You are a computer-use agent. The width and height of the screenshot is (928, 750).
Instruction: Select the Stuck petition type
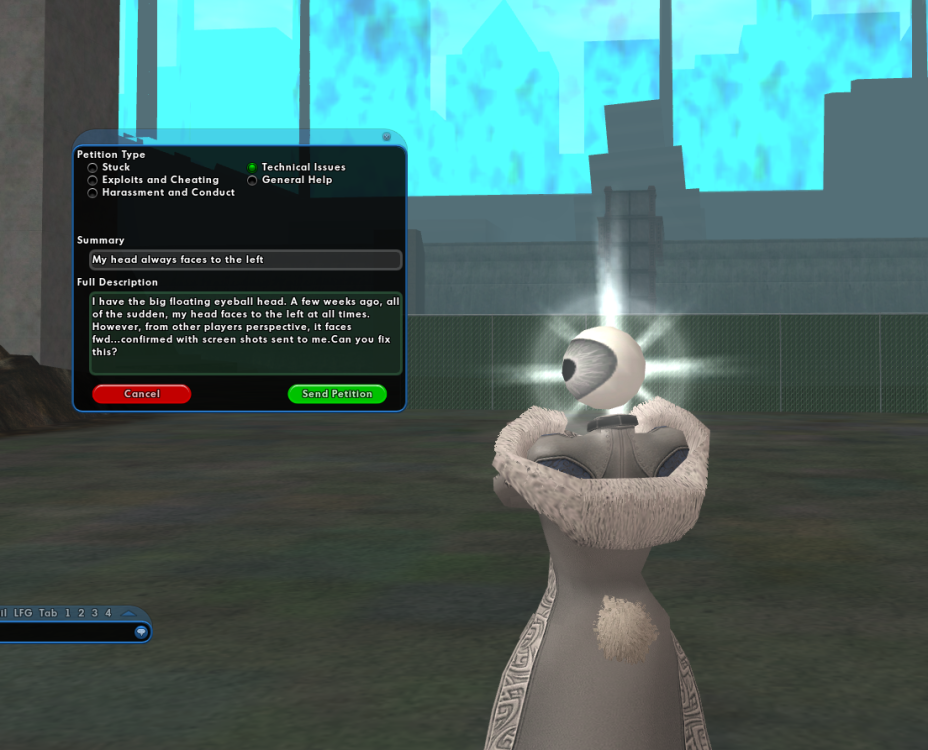(x=93, y=168)
